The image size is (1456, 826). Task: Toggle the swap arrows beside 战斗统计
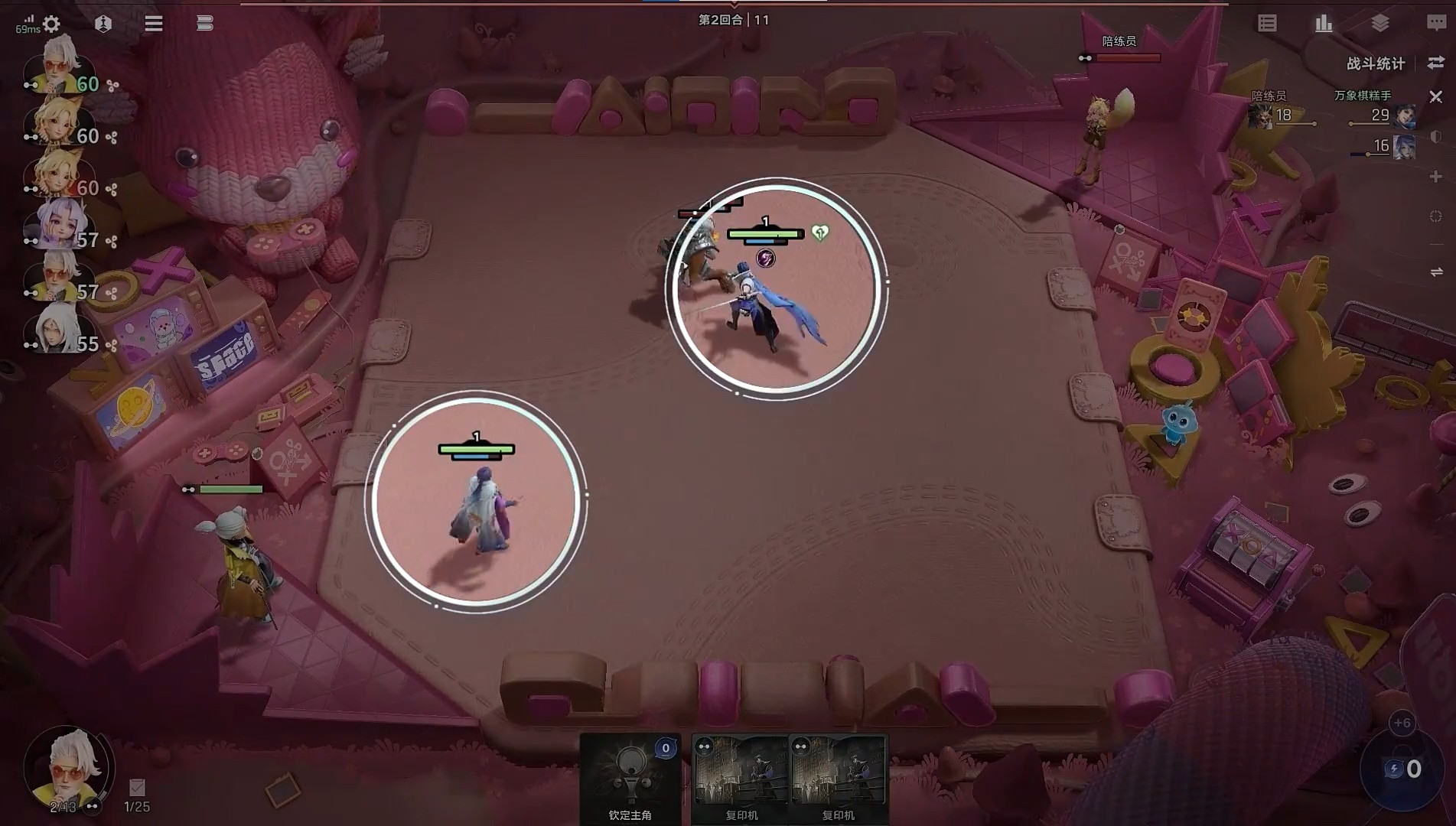pyautogui.click(x=1436, y=63)
